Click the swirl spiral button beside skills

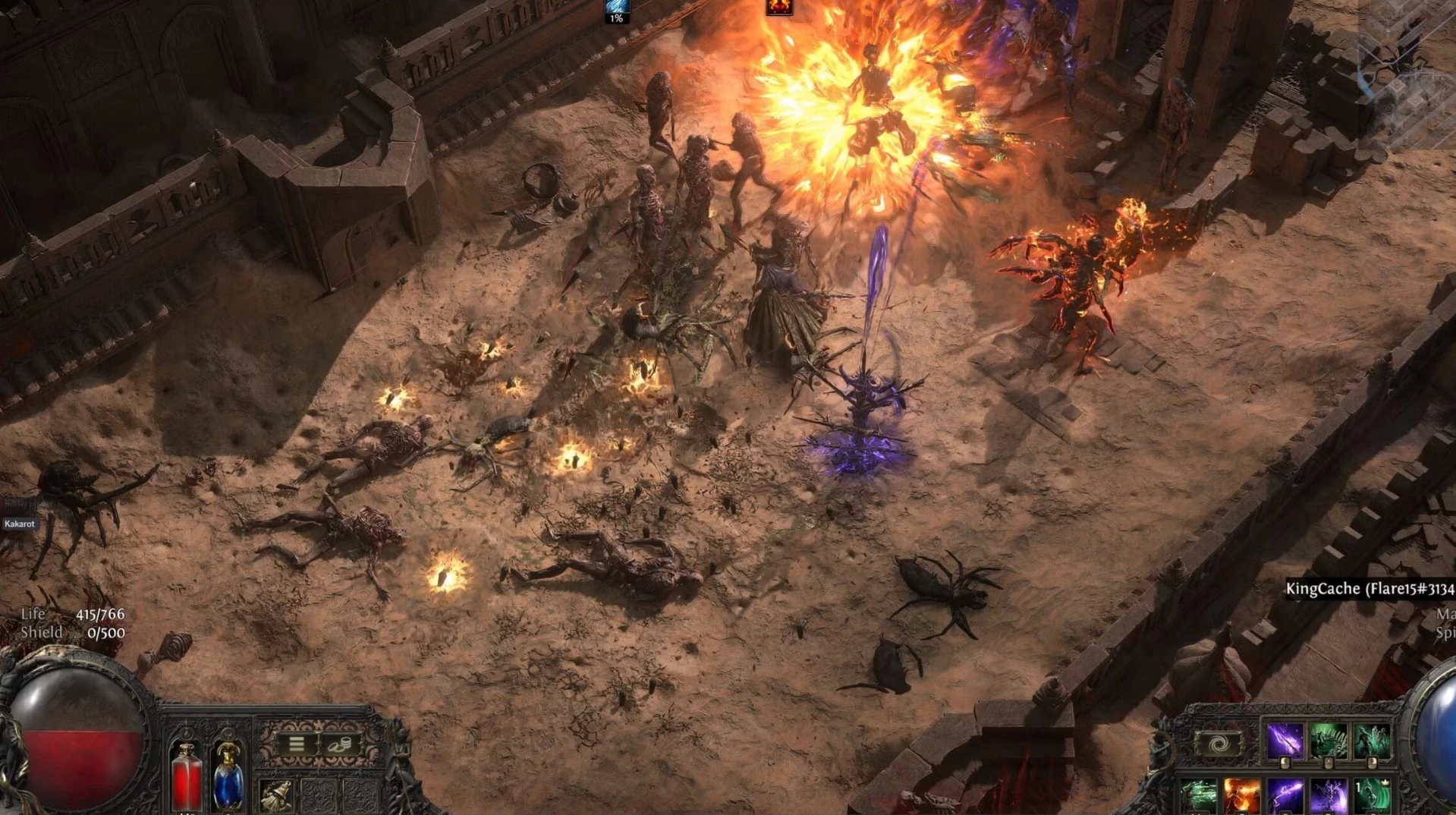(1218, 744)
